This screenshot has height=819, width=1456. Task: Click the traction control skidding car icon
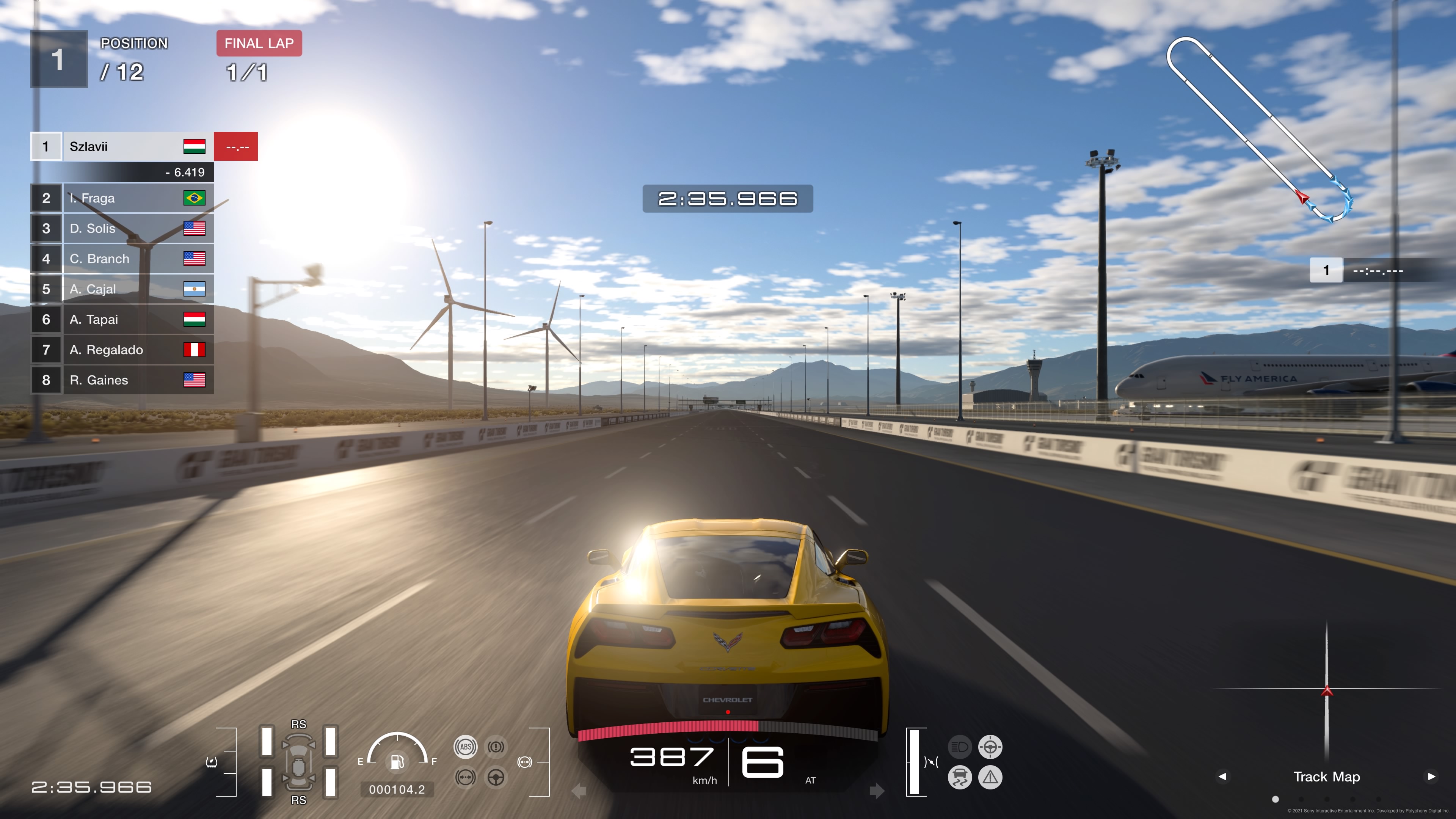pyautogui.click(x=959, y=777)
